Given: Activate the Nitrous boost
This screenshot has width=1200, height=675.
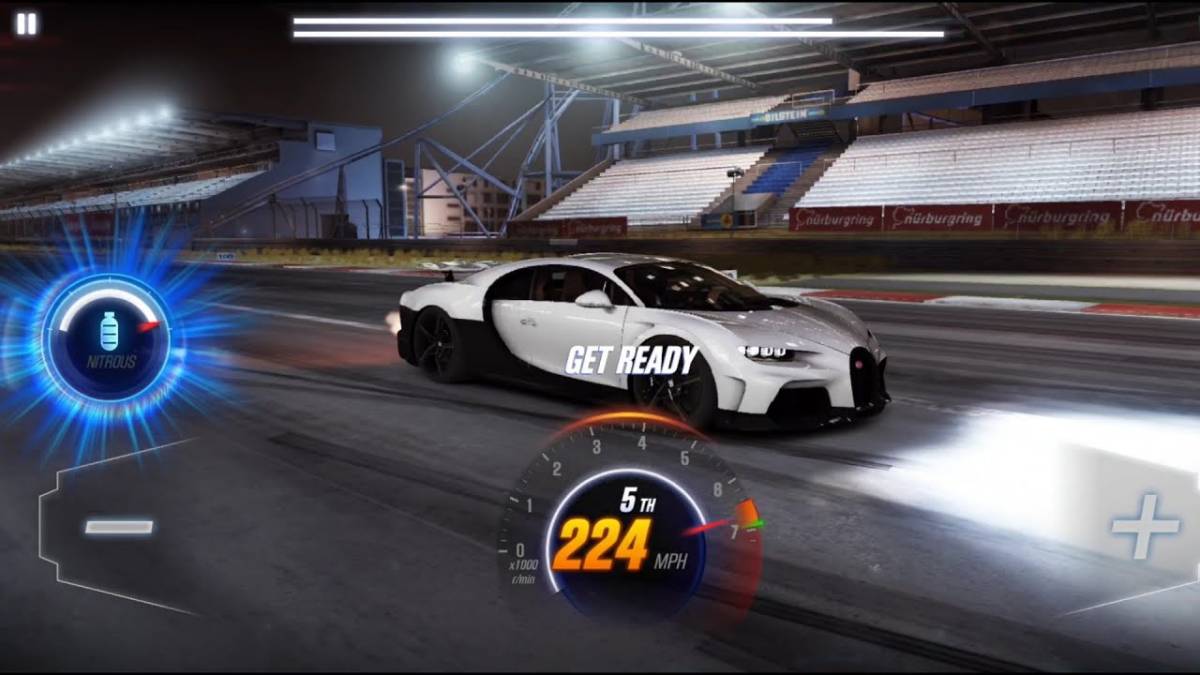Looking at the screenshot, I should point(107,338).
